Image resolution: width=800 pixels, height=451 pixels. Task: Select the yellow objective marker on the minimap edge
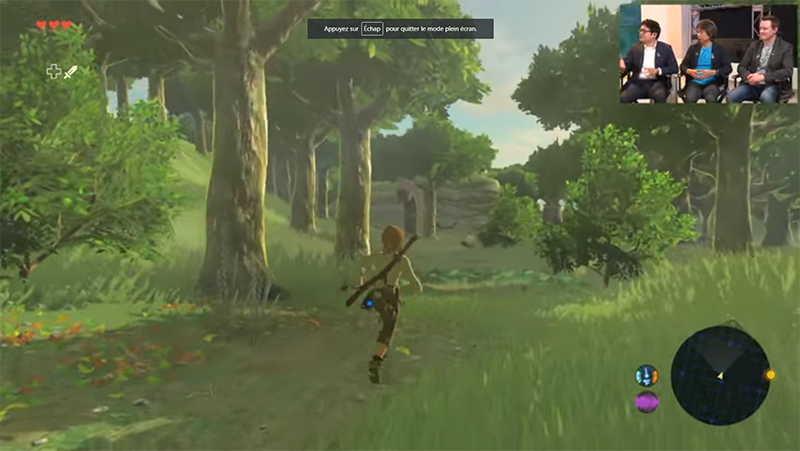pyautogui.click(x=770, y=376)
